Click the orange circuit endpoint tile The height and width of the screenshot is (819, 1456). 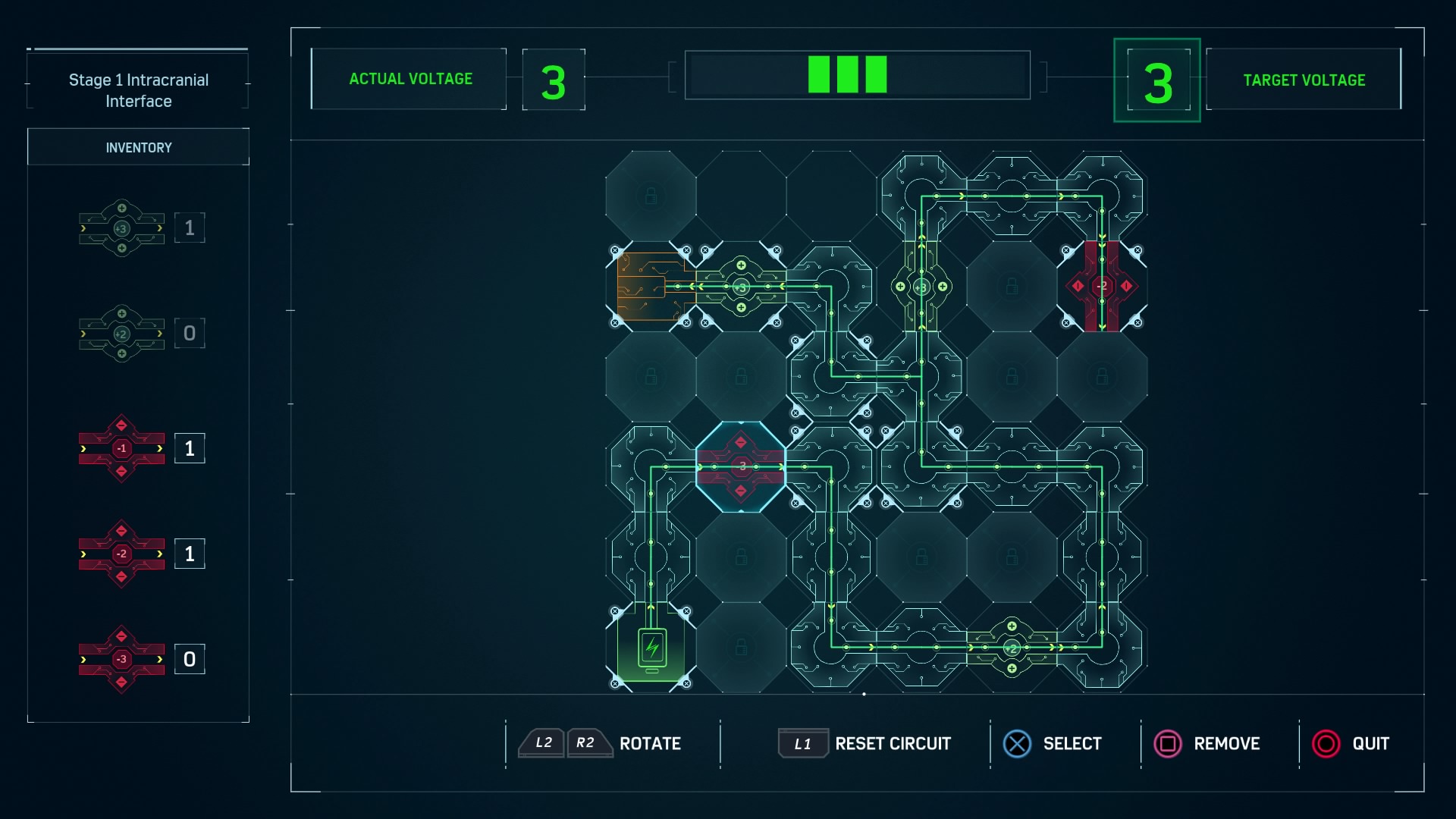[x=648, y=287]
